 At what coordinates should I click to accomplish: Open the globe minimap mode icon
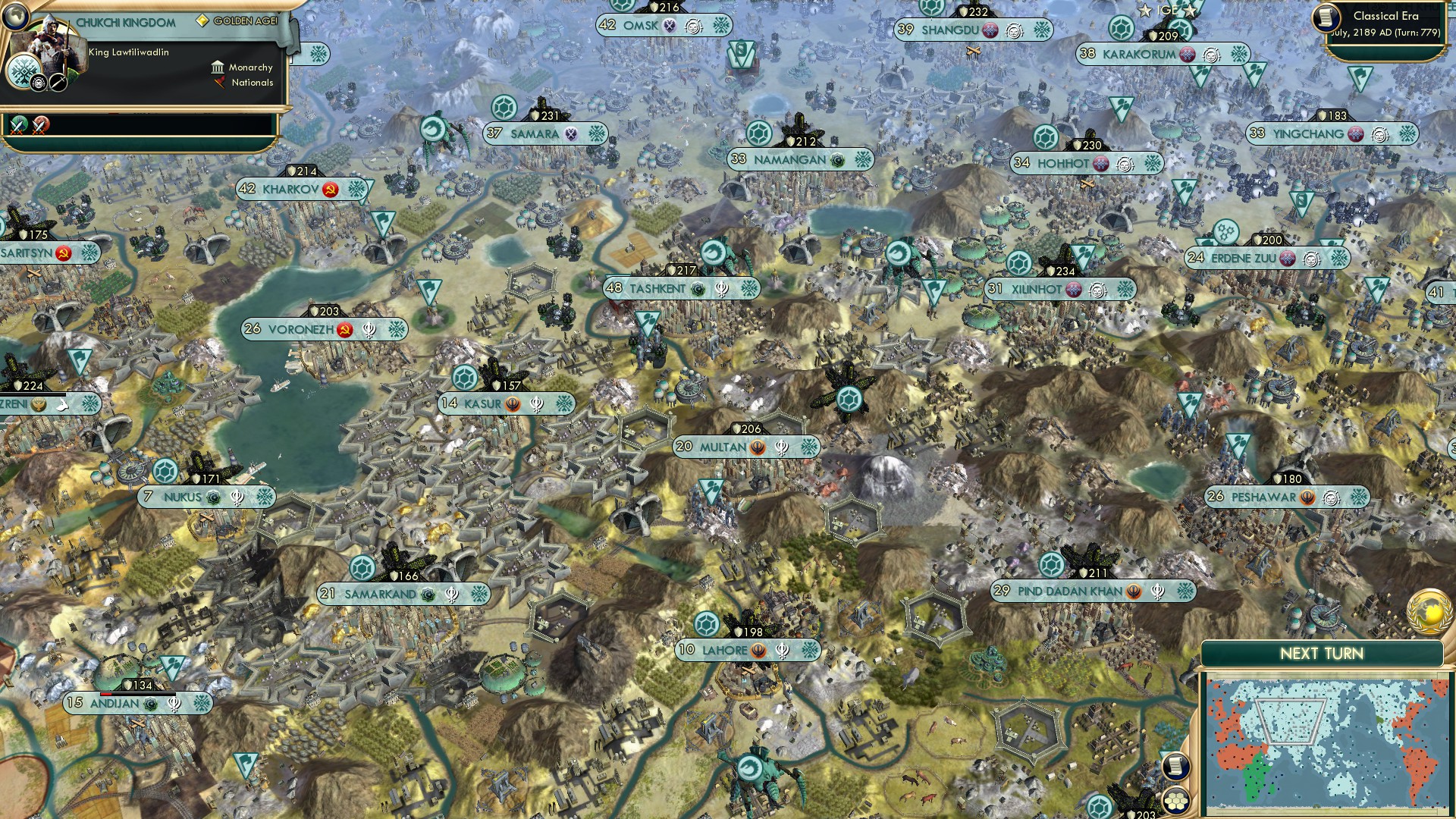coord(15,16)
